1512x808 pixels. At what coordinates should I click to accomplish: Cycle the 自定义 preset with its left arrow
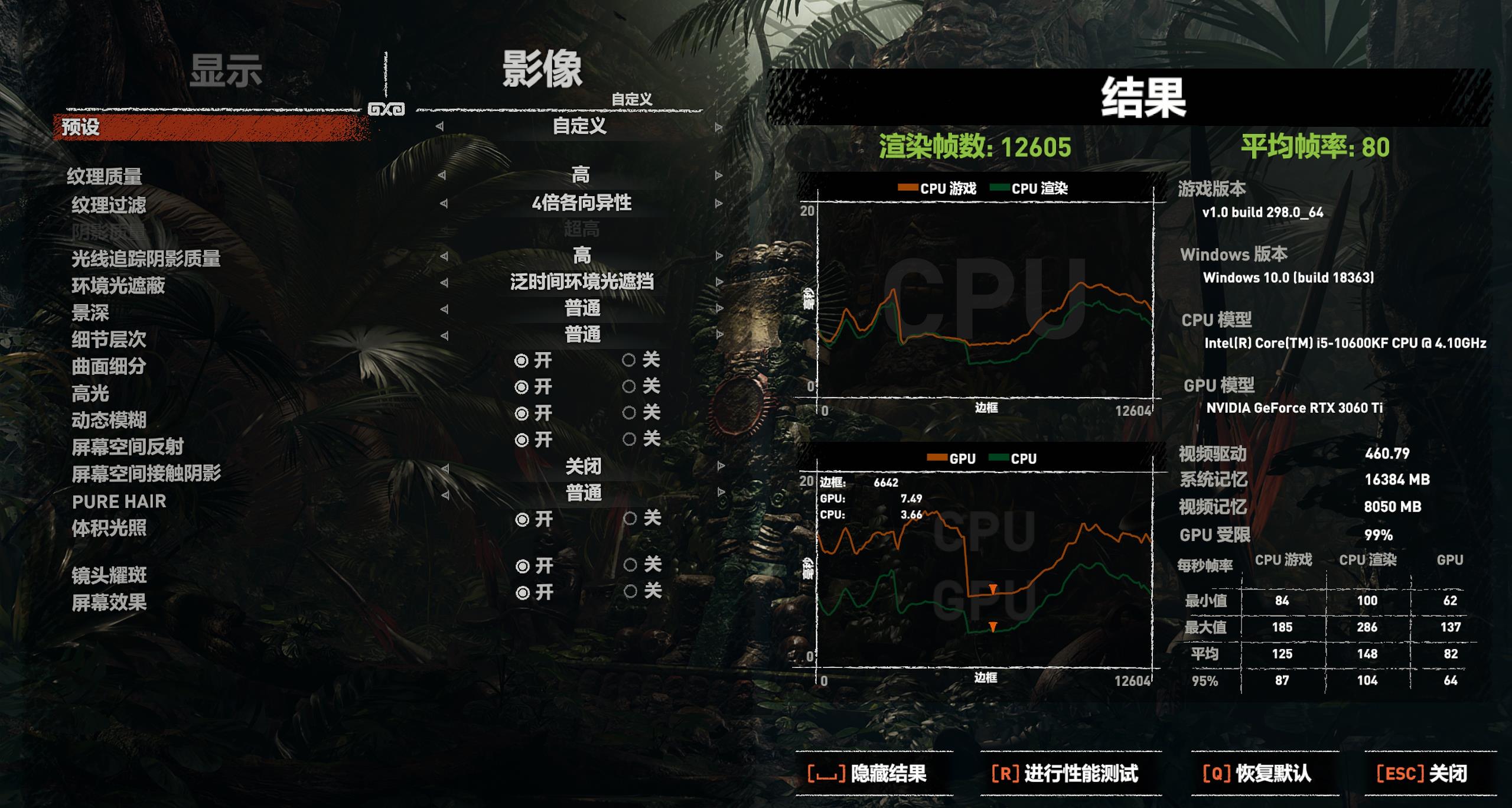438,126
